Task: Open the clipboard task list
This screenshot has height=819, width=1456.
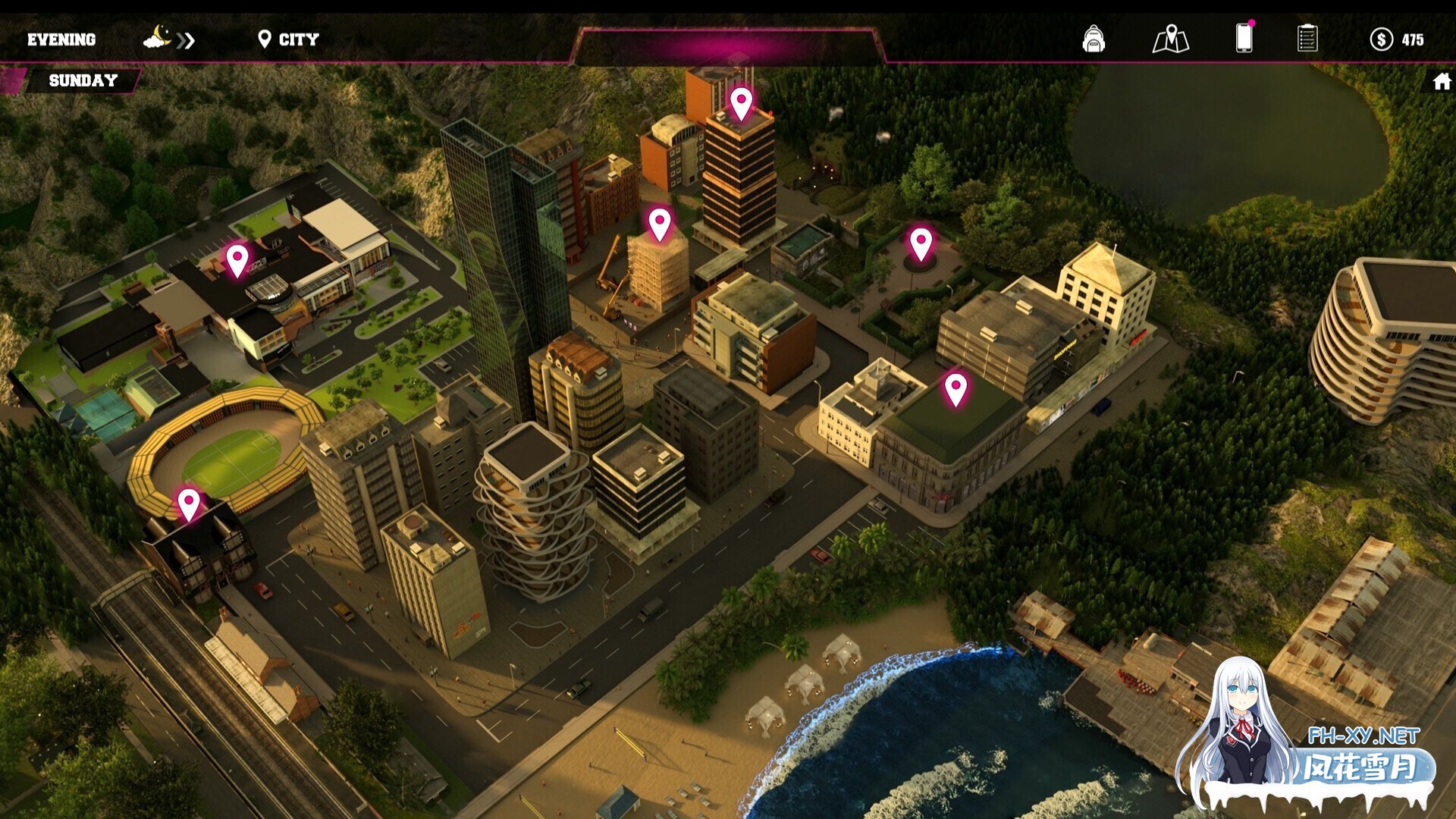Action: point(1307,39)
